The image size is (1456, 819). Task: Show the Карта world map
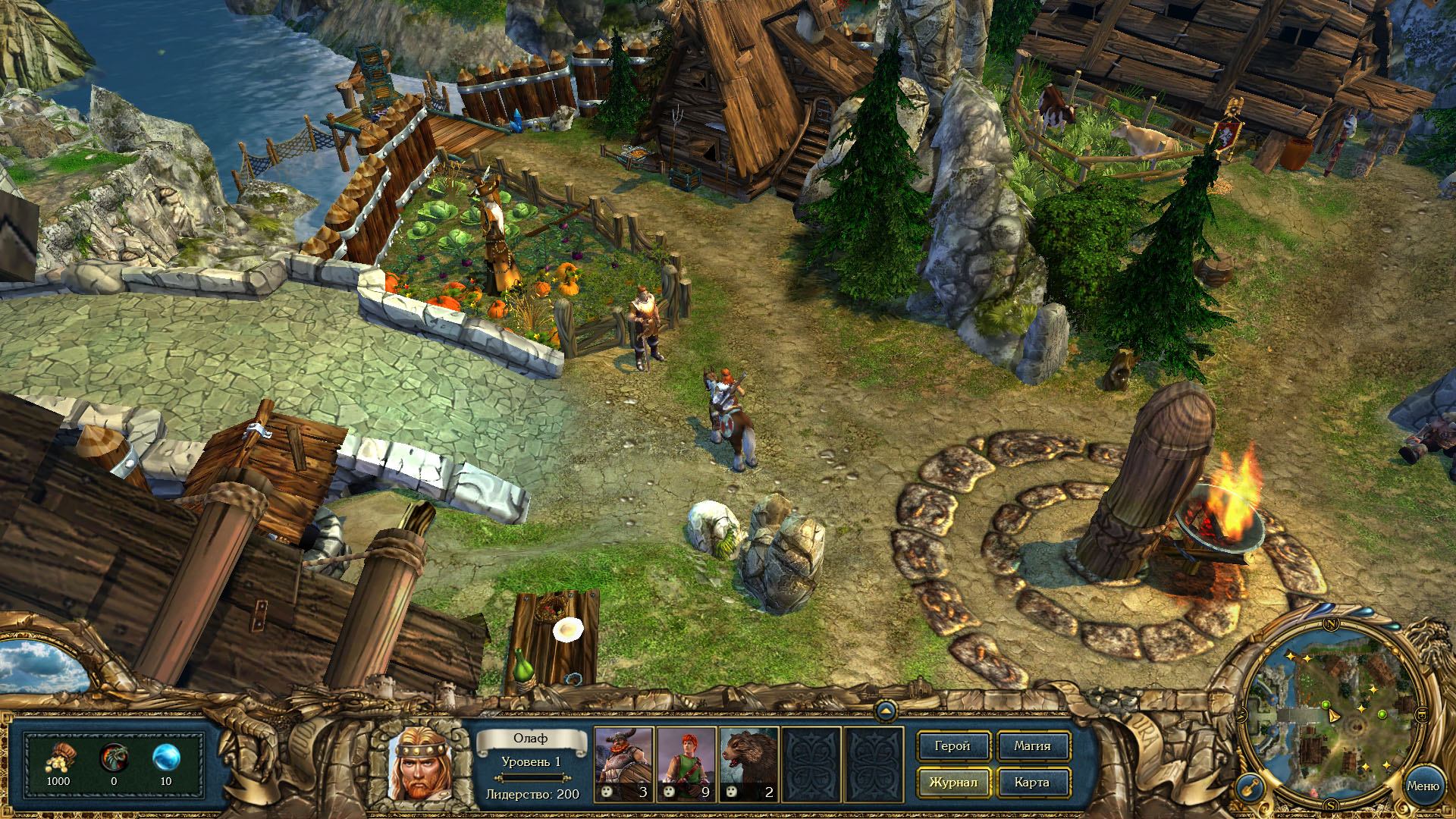coord(1032,783)
